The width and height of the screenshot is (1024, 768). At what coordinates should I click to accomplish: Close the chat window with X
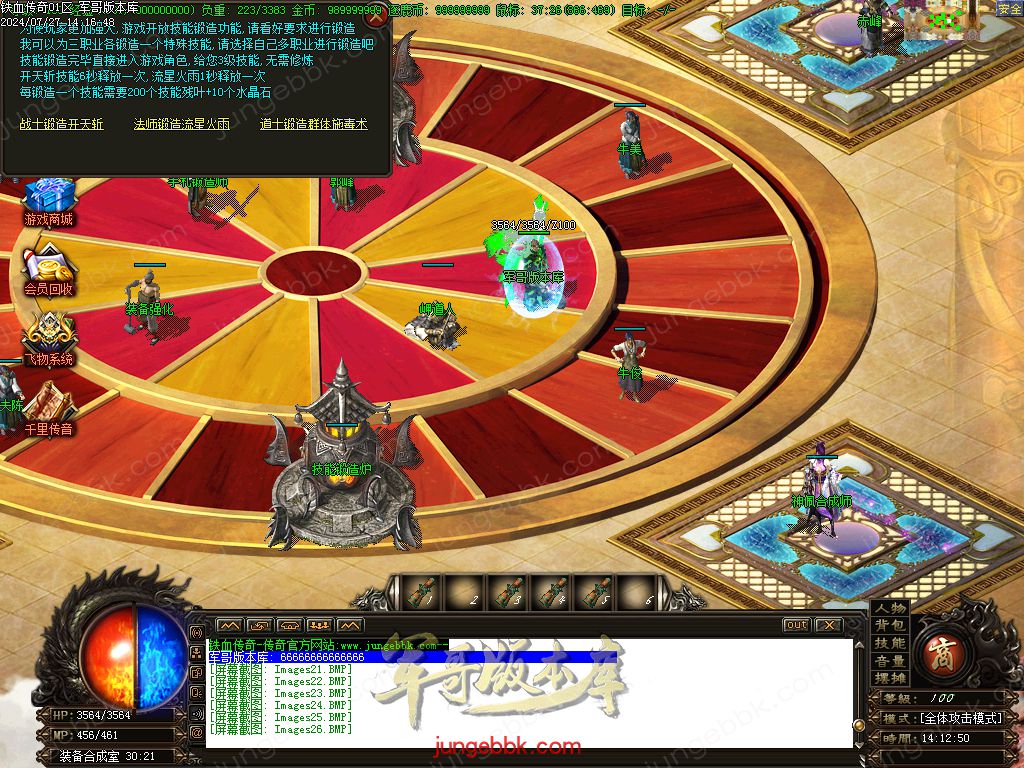tap(828, 625)
